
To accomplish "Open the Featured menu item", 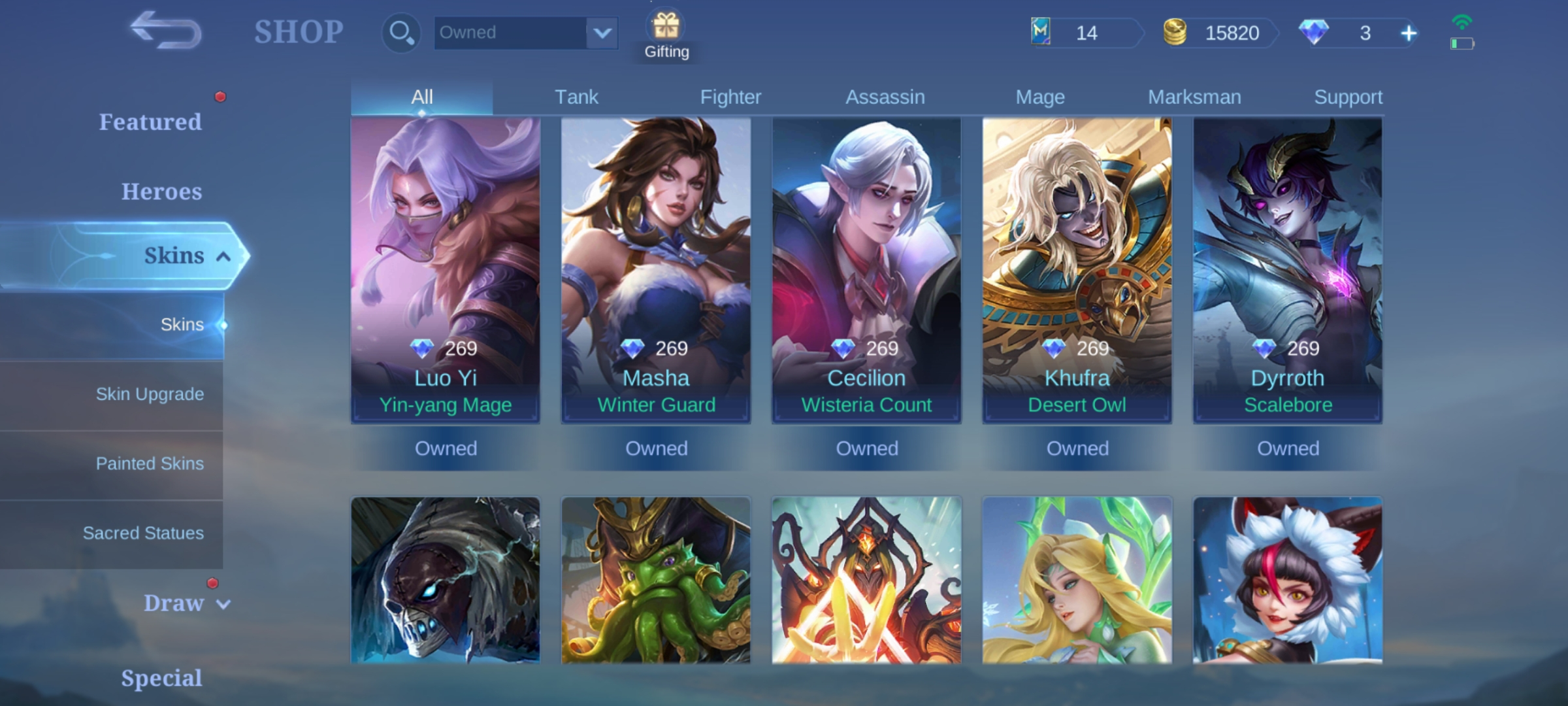I will 151,122.
